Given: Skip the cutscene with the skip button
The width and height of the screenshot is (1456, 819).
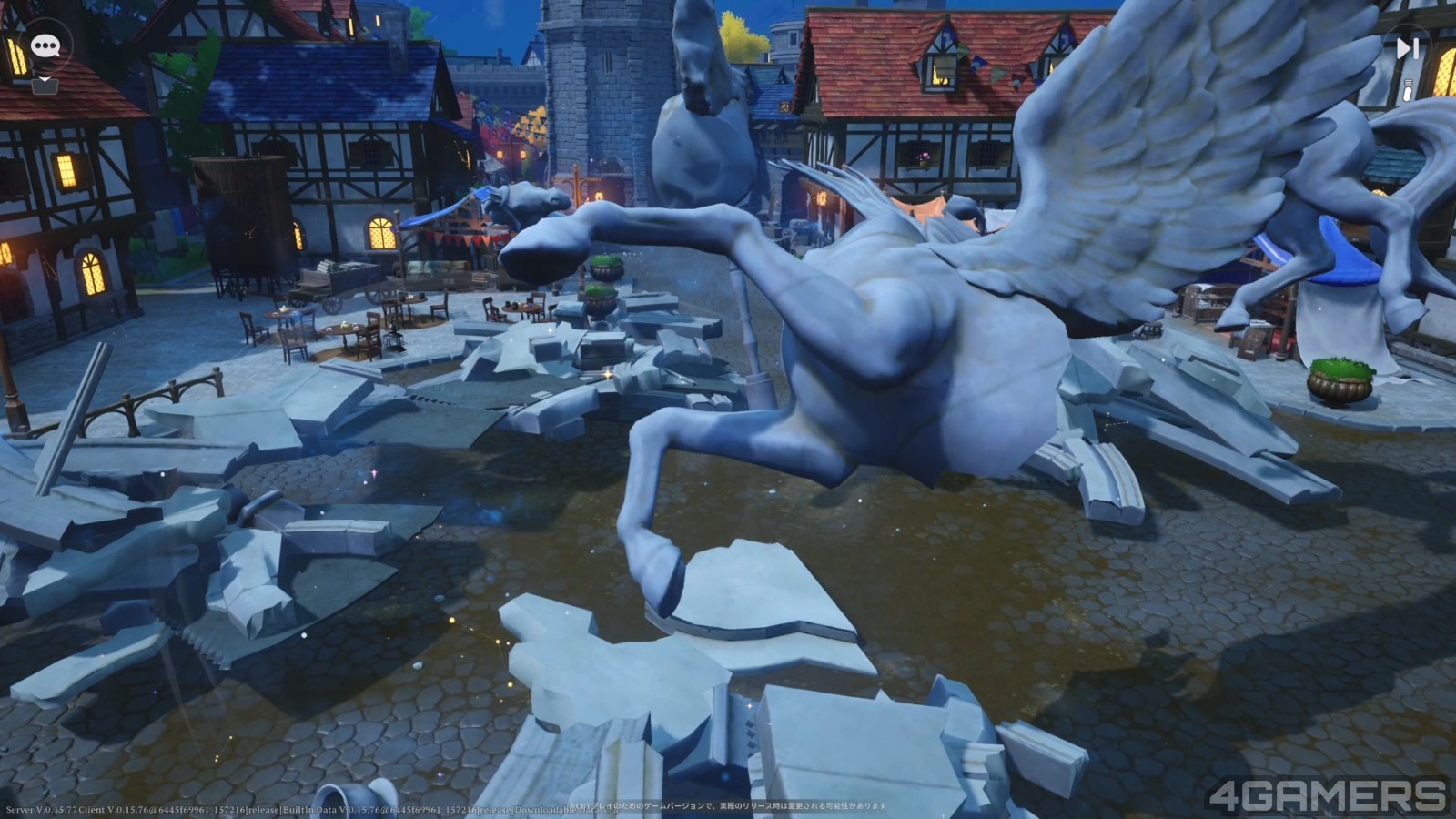Looking at the screenshot, I should click(x=1407, y=49).
